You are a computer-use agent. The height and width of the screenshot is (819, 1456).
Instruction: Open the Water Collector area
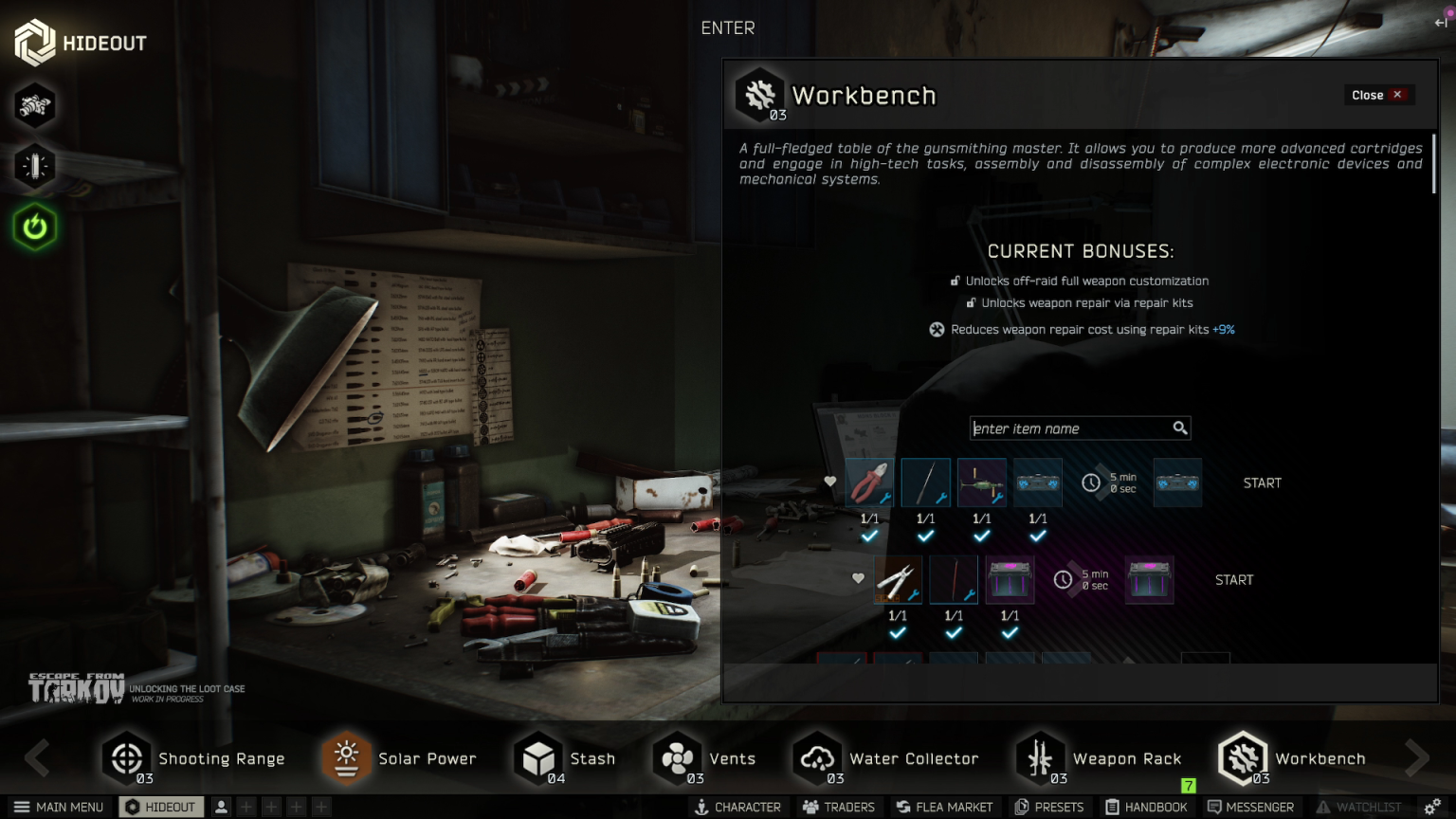coord(886,758)
